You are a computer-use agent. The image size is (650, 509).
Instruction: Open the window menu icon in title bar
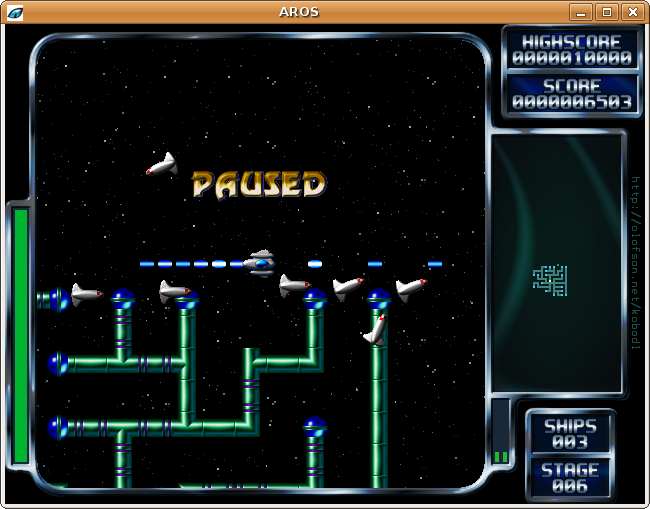pos(15,12)
